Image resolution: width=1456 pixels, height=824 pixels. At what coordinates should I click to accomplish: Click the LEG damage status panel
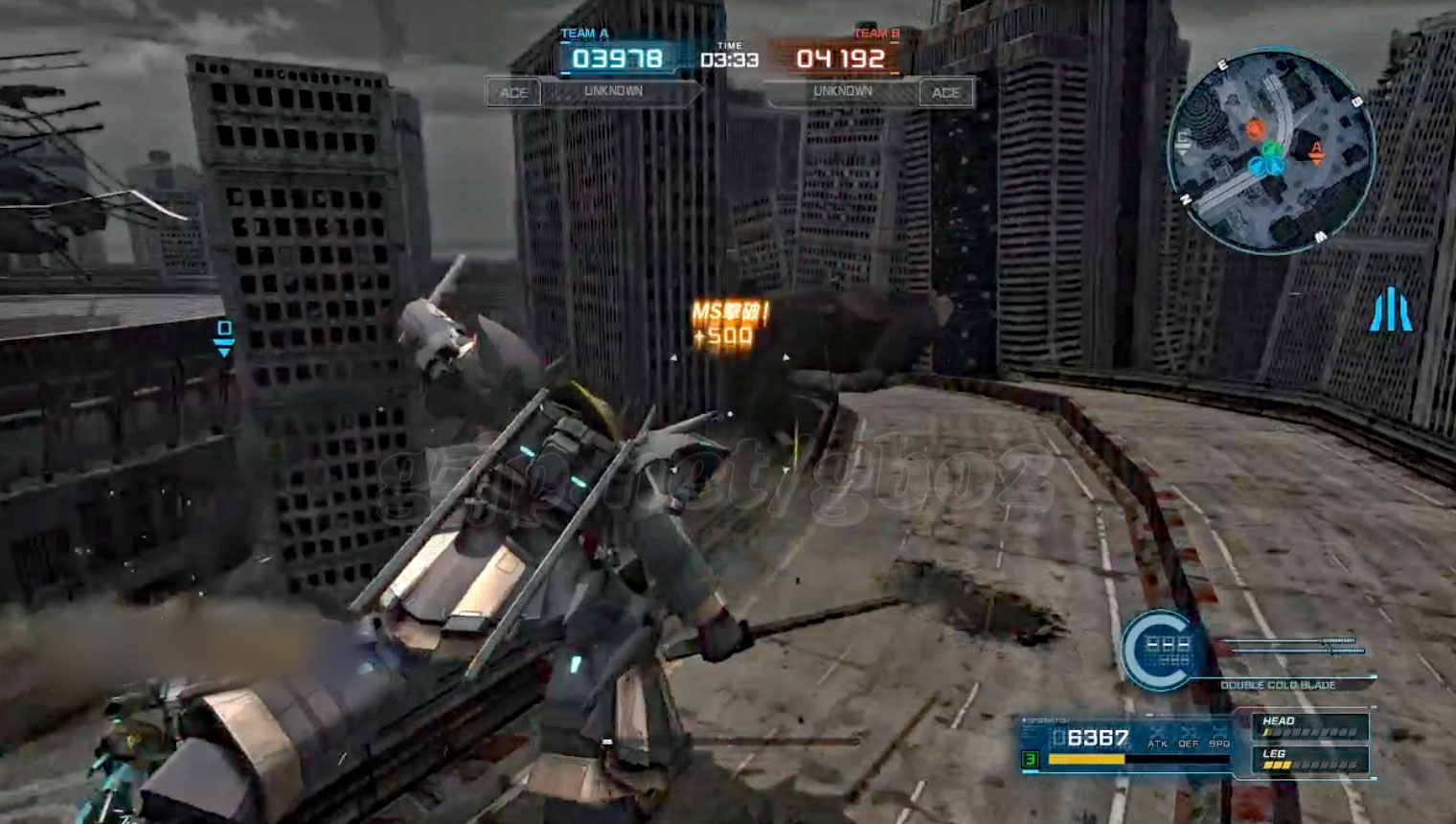(x=1308, y=760)
